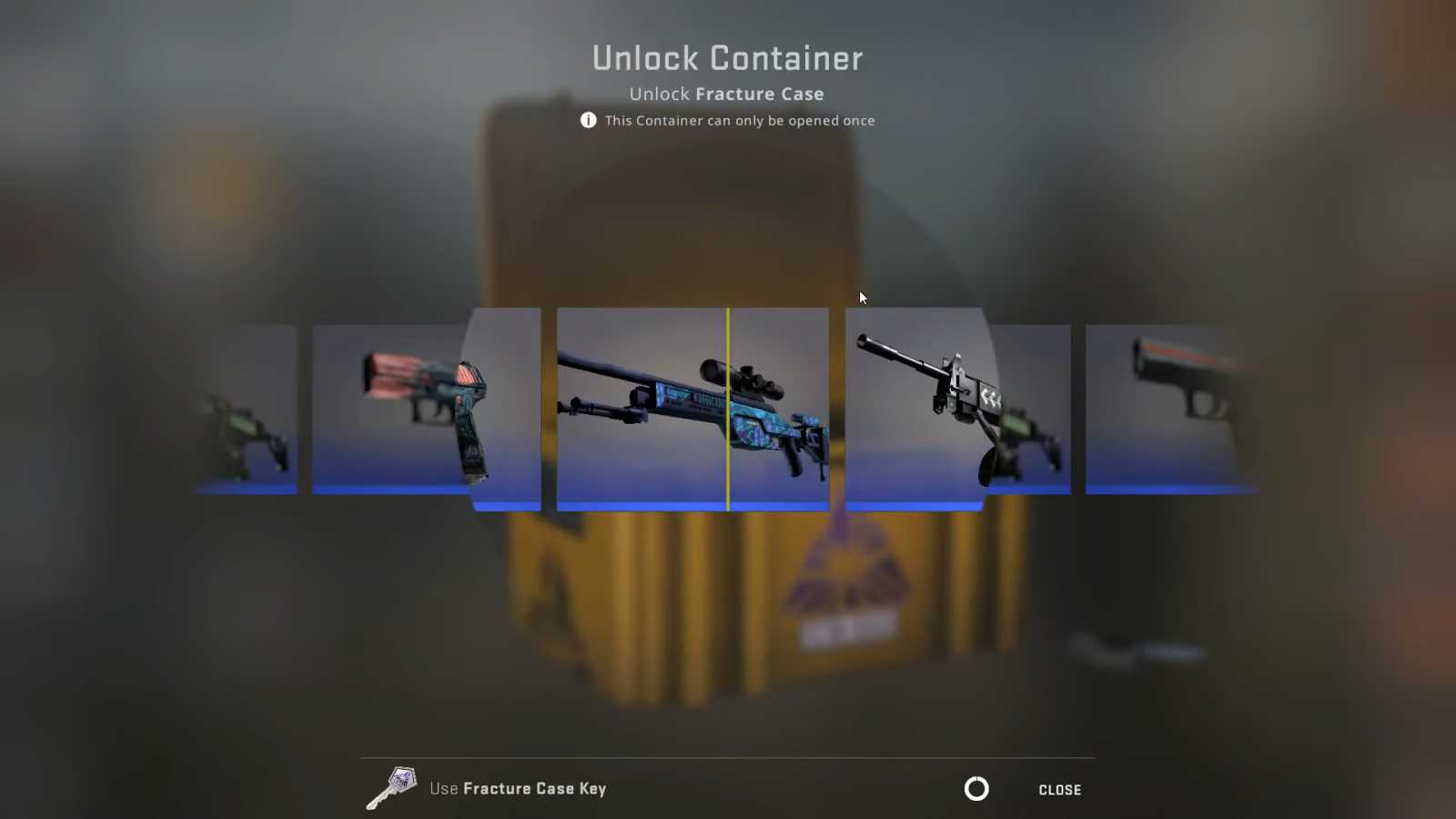Click the divider line above the key row
This screenshot has height=819, width=1456.
tap(728, 756)
